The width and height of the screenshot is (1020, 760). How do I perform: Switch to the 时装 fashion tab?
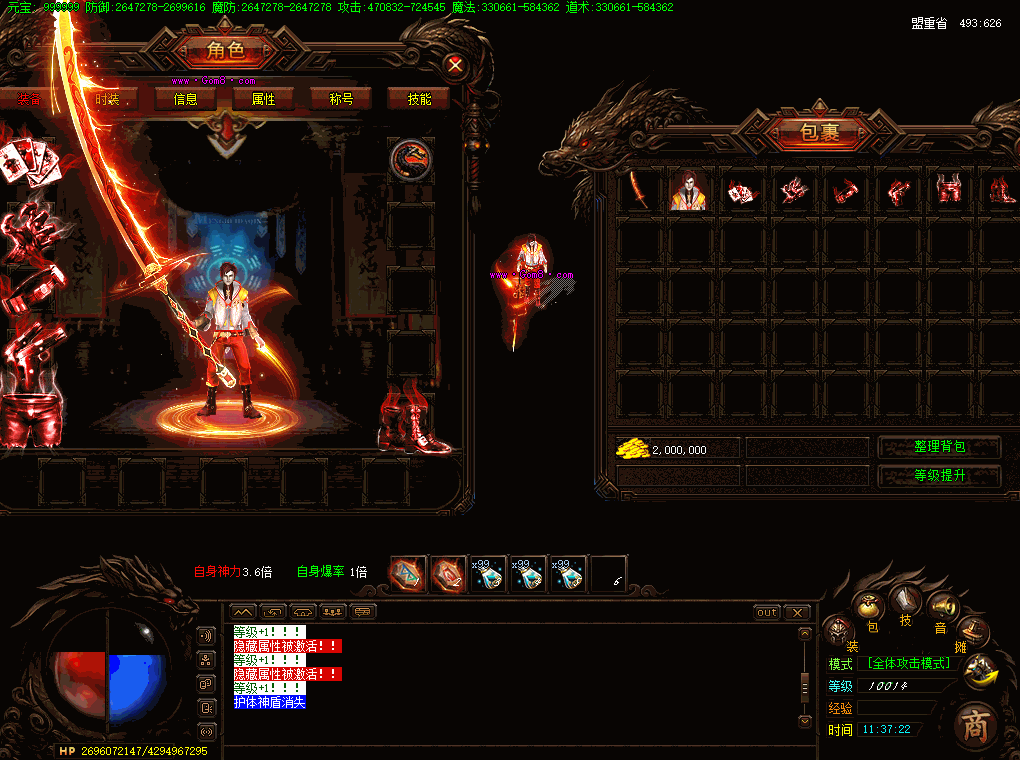pyautogui.click(x=107, y=99)
